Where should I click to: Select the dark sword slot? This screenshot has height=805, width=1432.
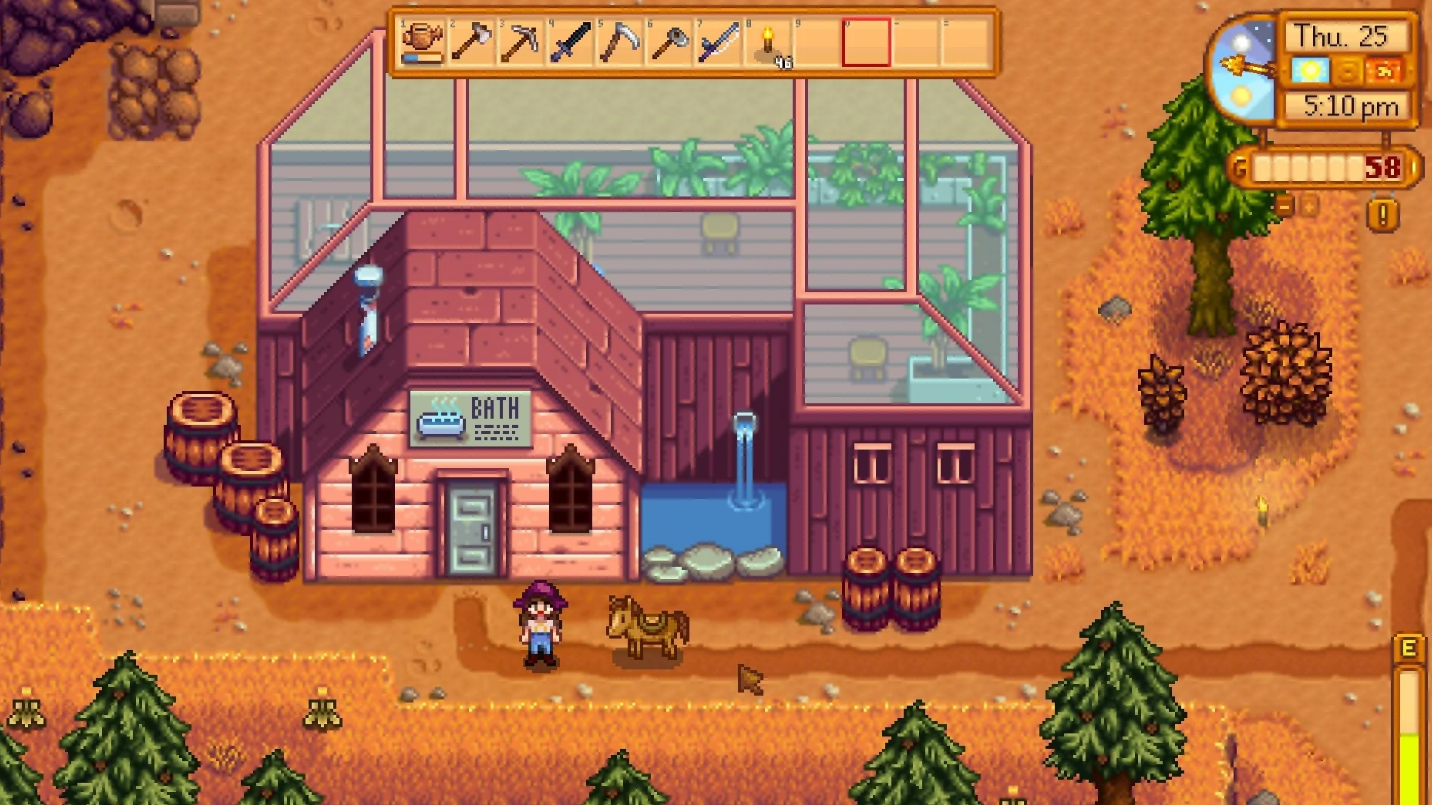point(569,43)
